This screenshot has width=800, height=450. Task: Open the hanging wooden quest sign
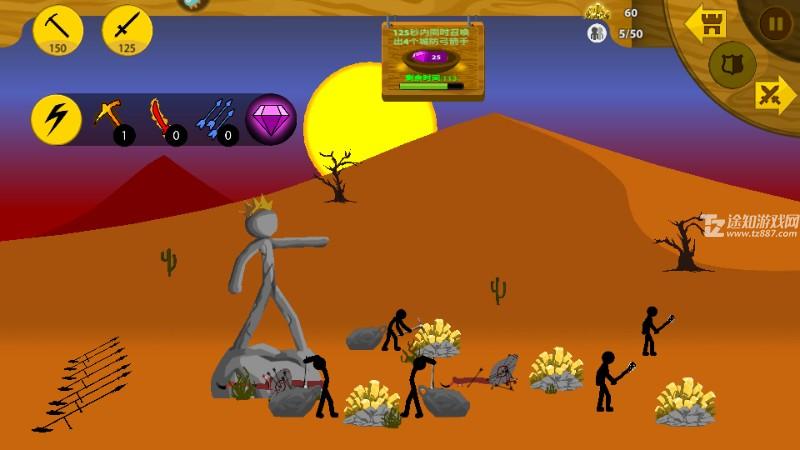[x=432, y=60]
